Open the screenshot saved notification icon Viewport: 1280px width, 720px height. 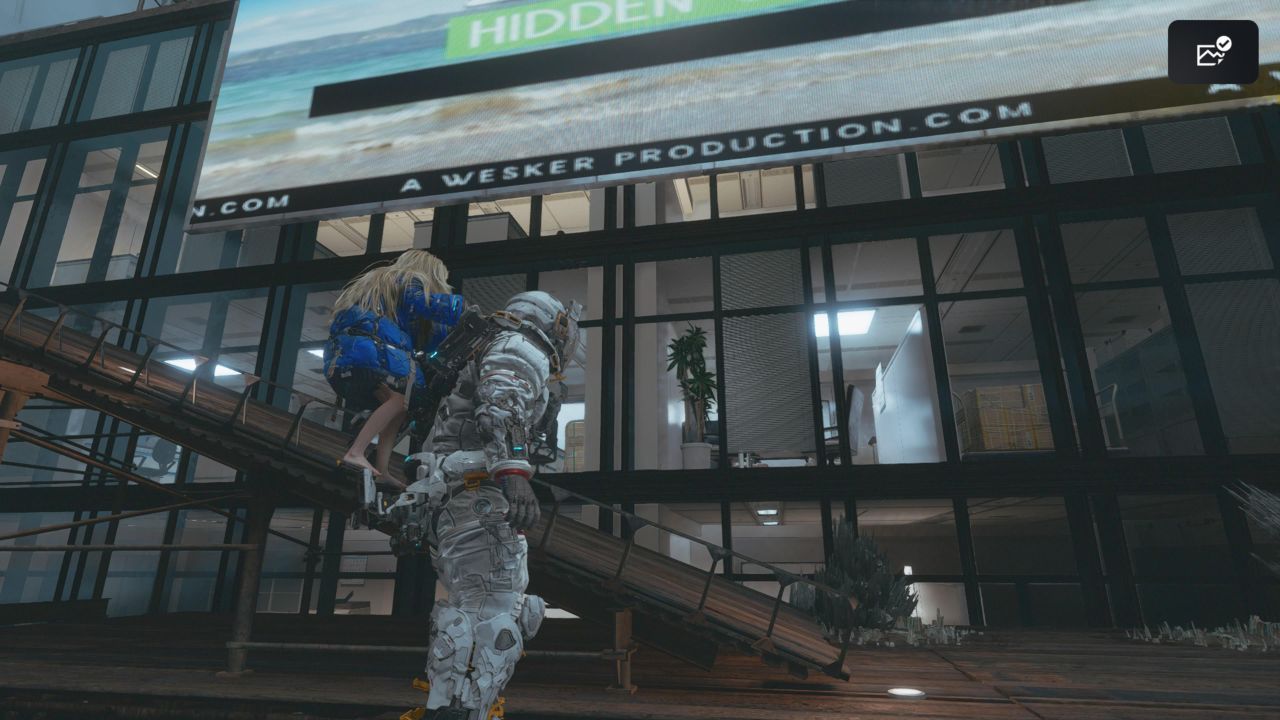pos(1212,52)
